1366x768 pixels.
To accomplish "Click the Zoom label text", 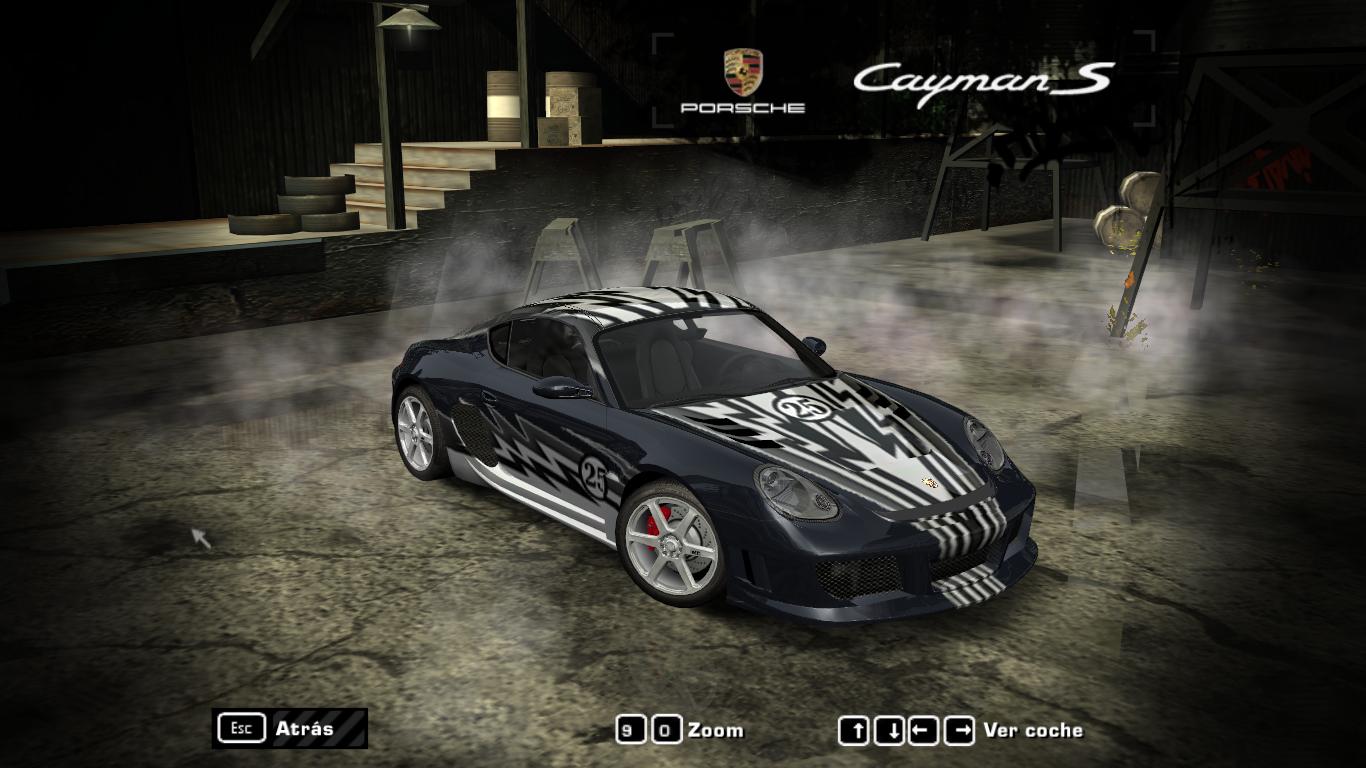I will [715, 729].
